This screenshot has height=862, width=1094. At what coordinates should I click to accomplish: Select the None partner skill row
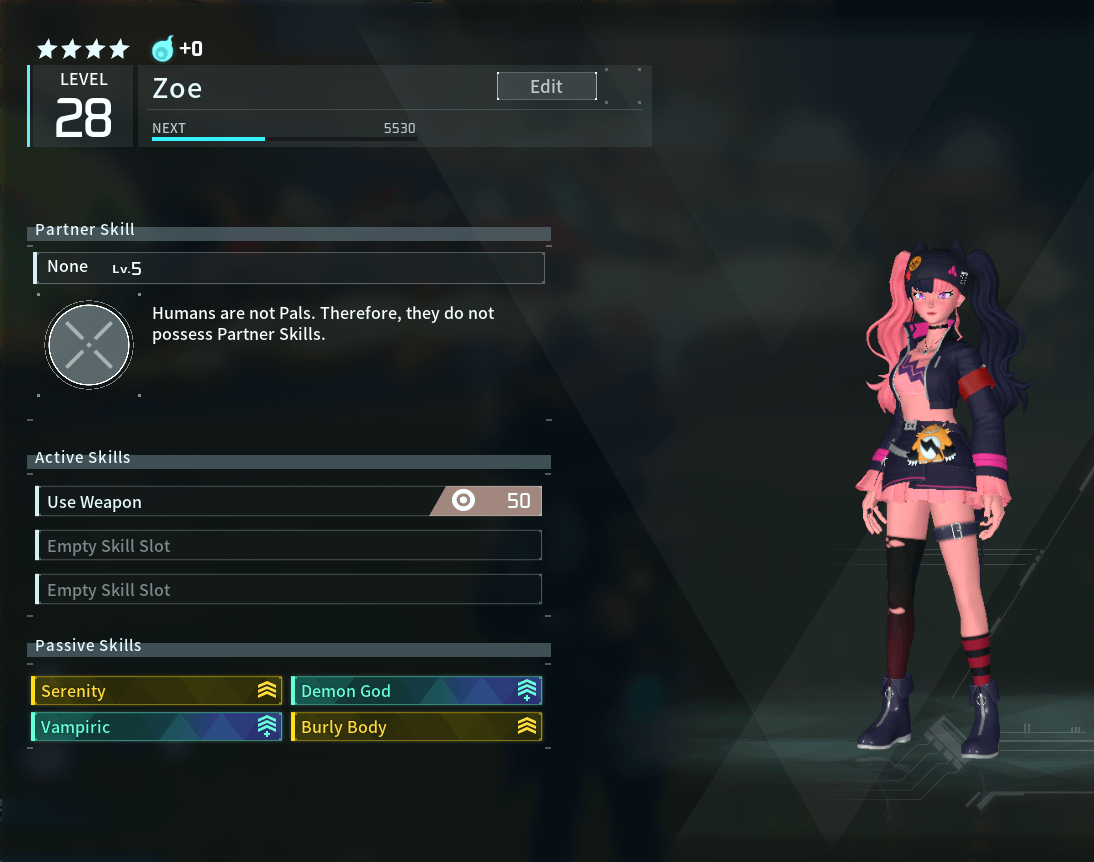coord(290,268)
